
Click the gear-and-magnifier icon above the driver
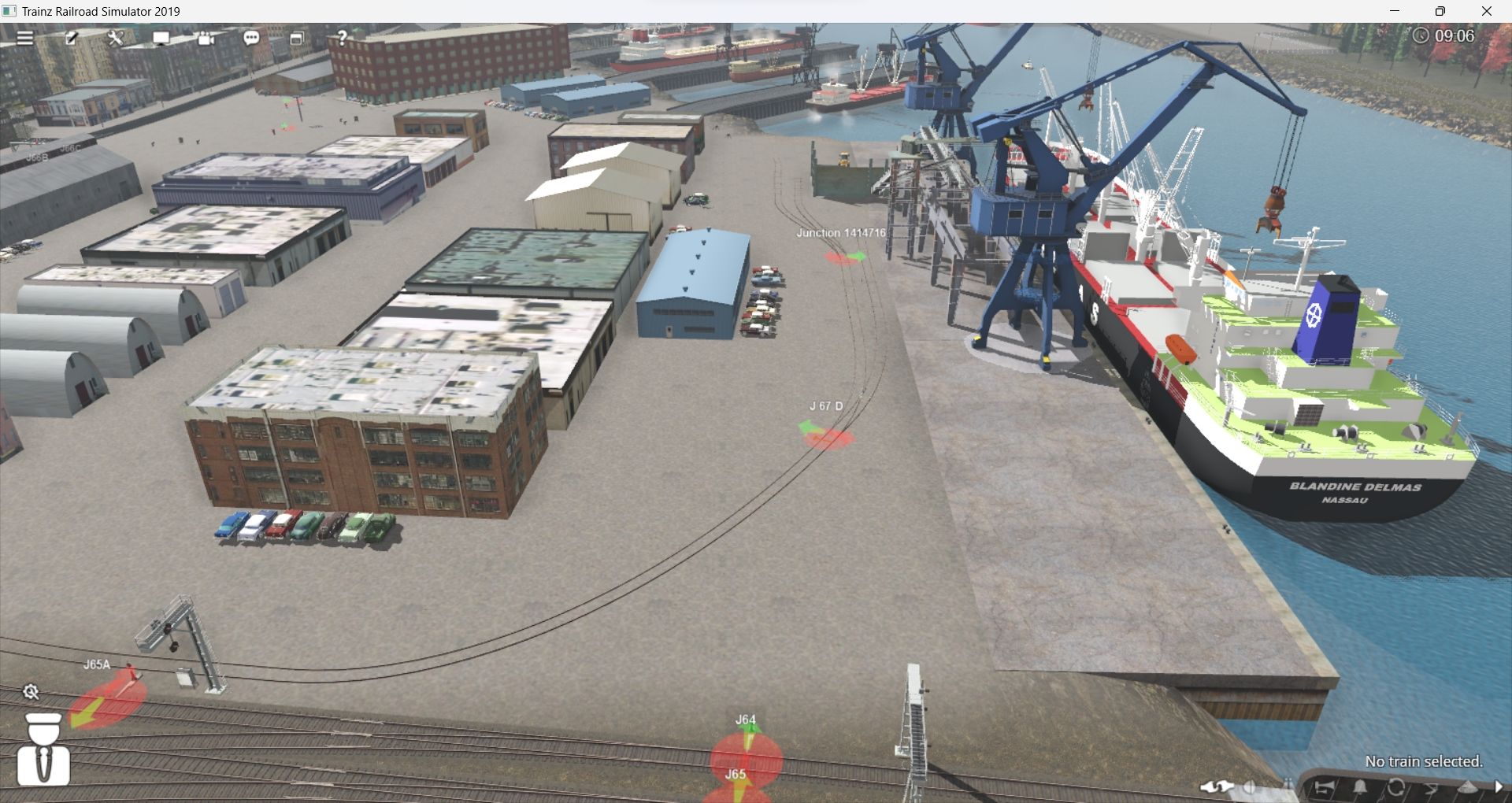pos(31,693)
